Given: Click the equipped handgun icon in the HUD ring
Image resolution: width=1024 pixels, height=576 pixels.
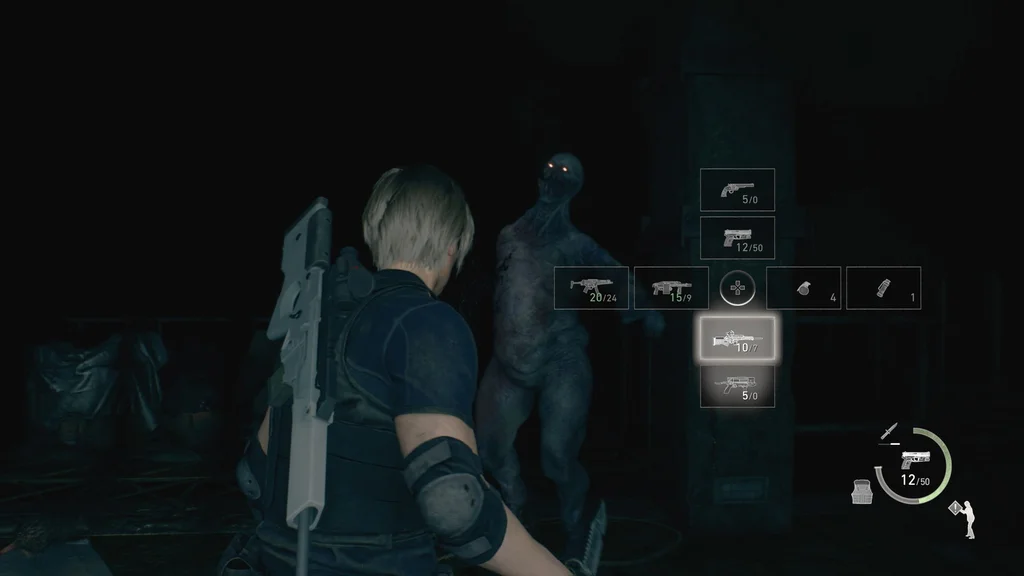Looking at the screenshot, I should pos(915,462).
